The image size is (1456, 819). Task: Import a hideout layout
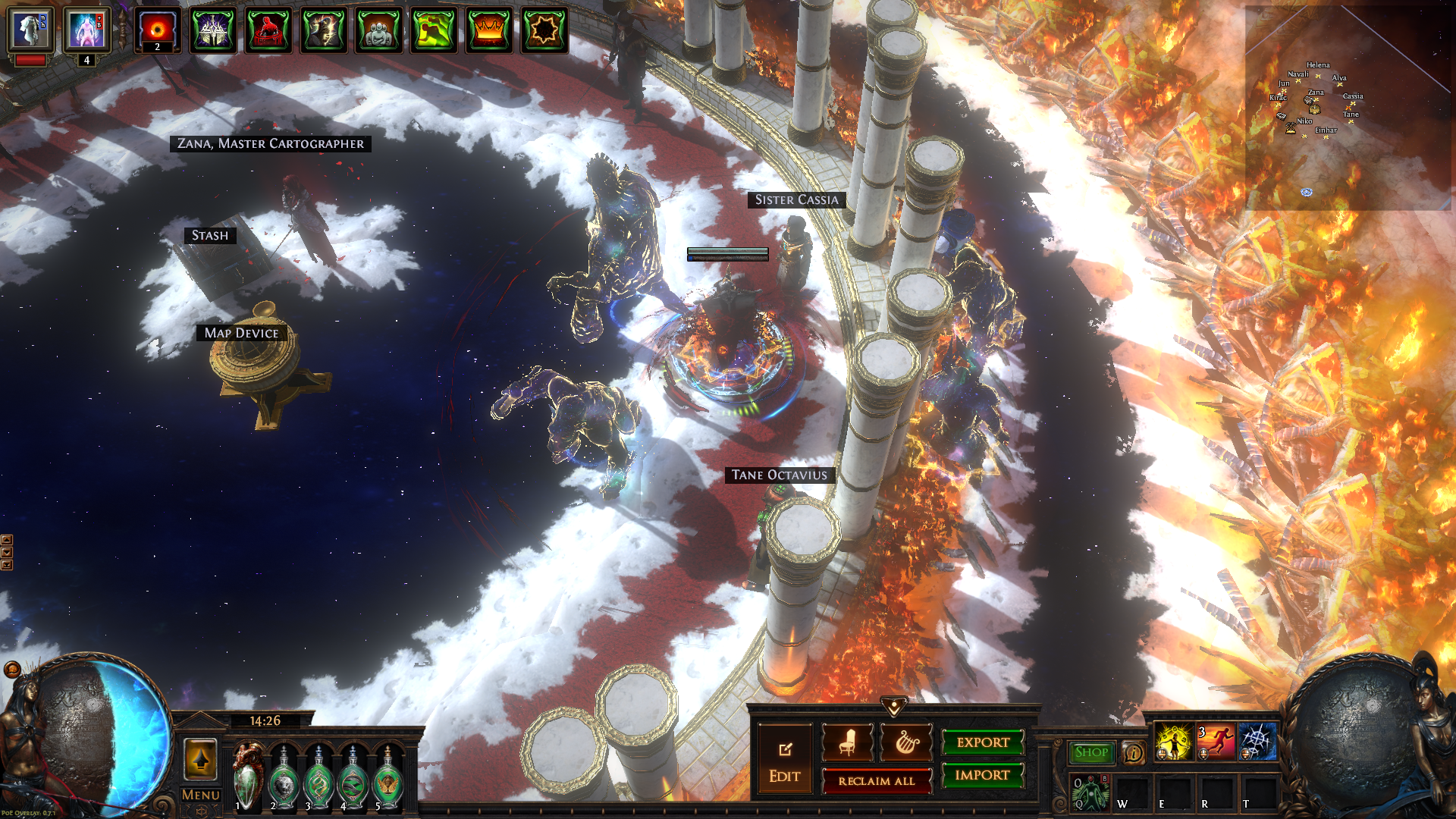click(983, 775)
